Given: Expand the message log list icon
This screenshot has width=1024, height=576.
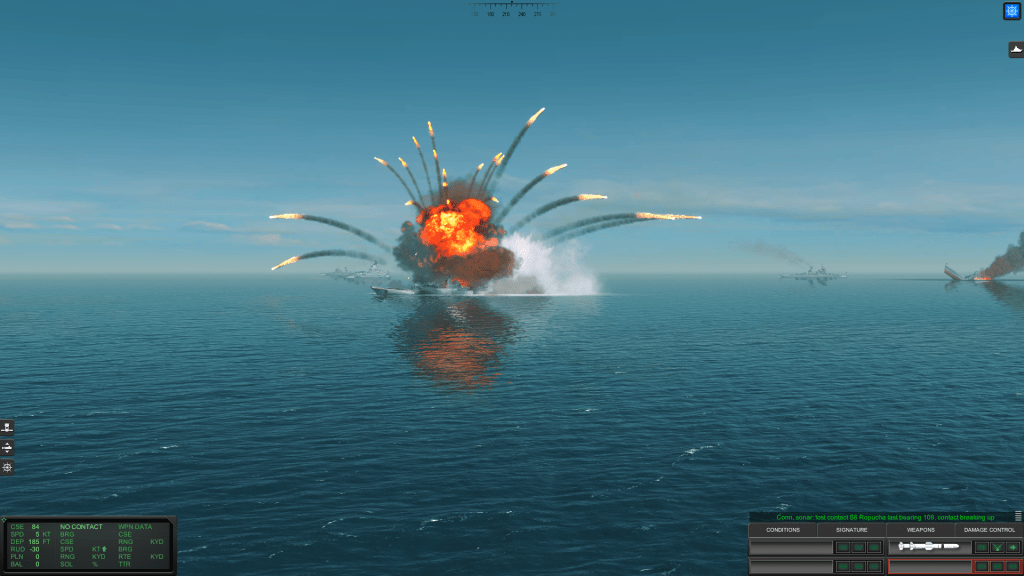Looking at the screenshot, I should (1018, 517).
